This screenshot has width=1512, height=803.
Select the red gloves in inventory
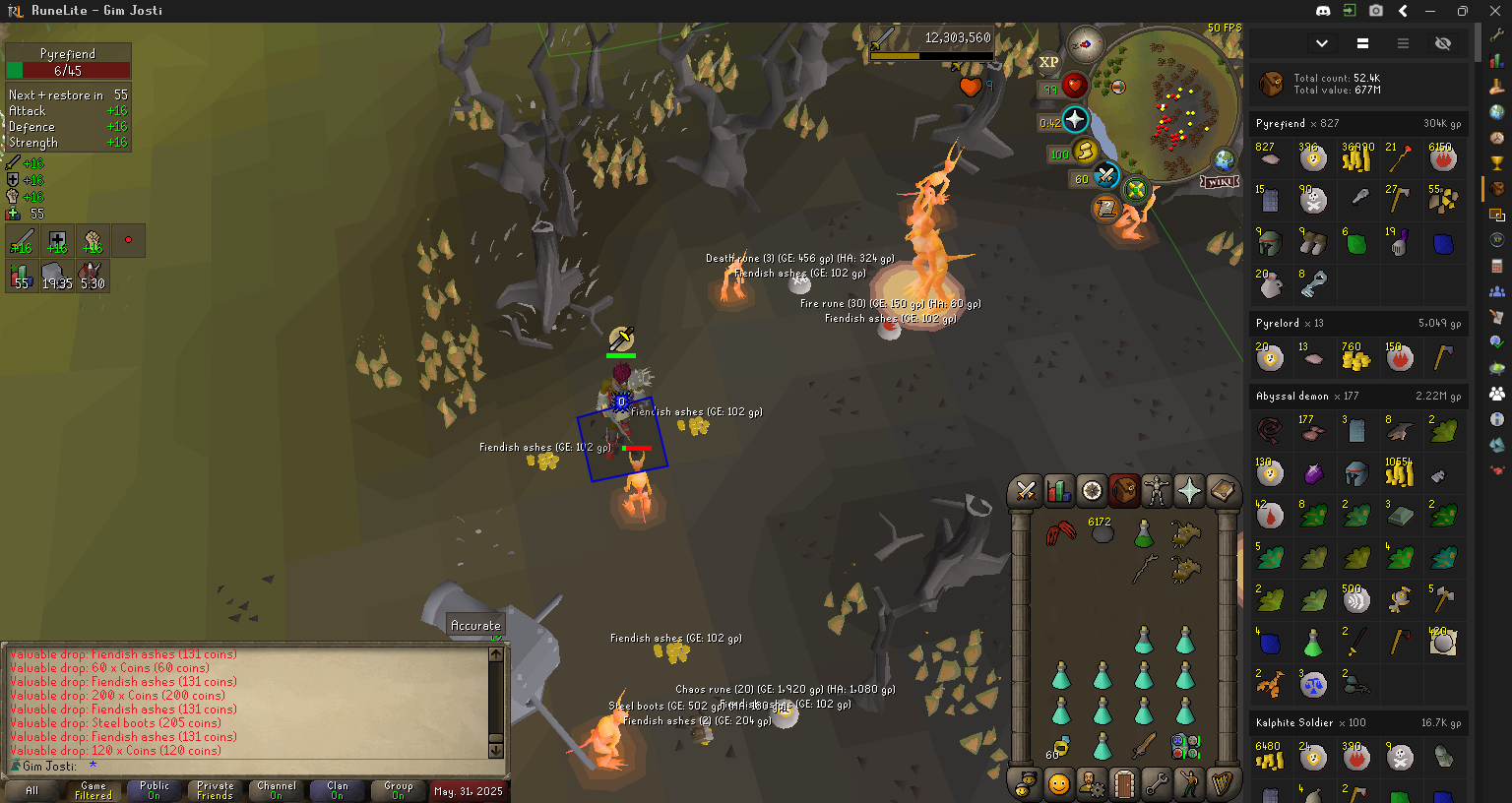pos(1060,534)
